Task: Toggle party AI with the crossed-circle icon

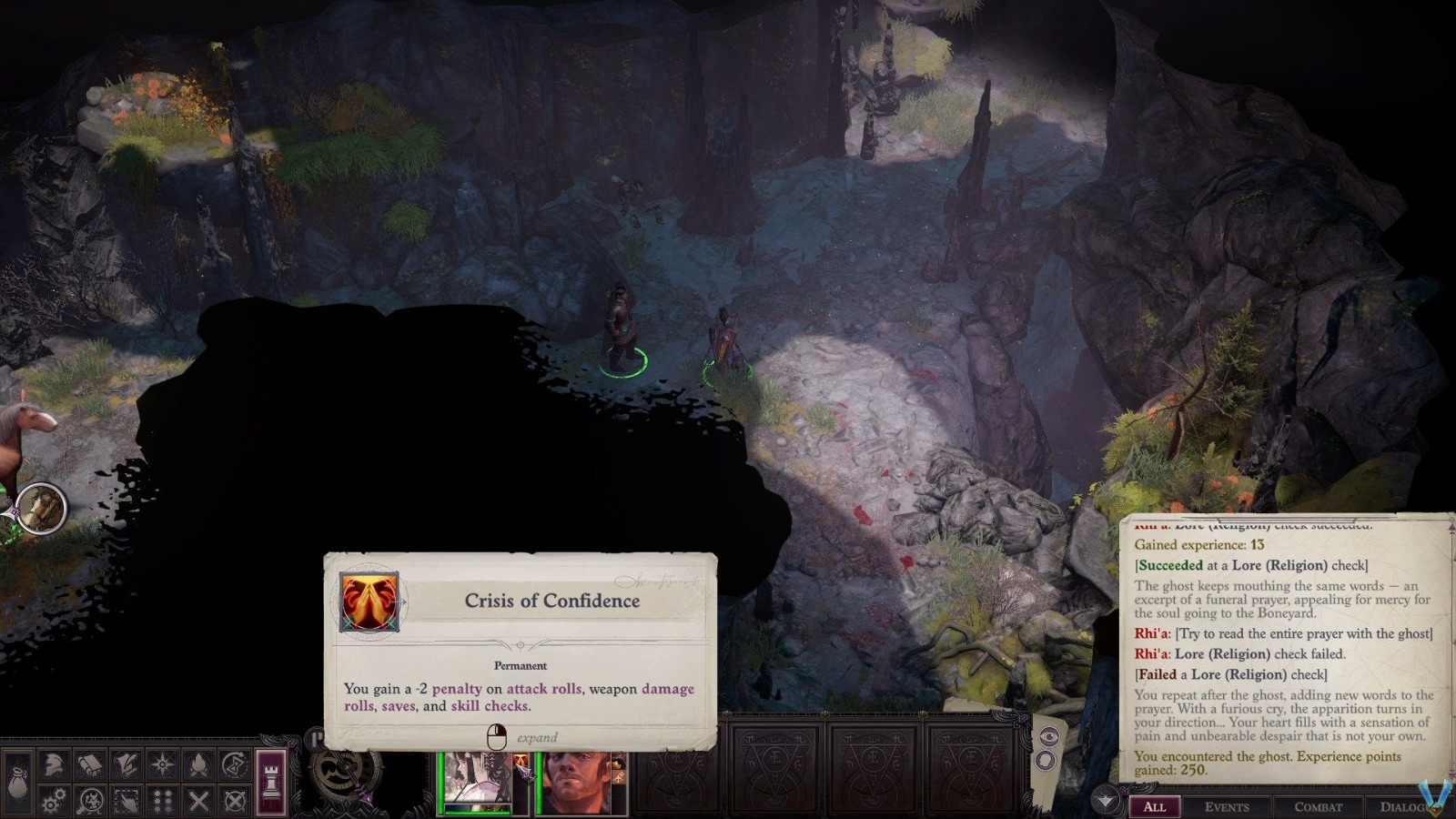Action: (x=235, y=801)
